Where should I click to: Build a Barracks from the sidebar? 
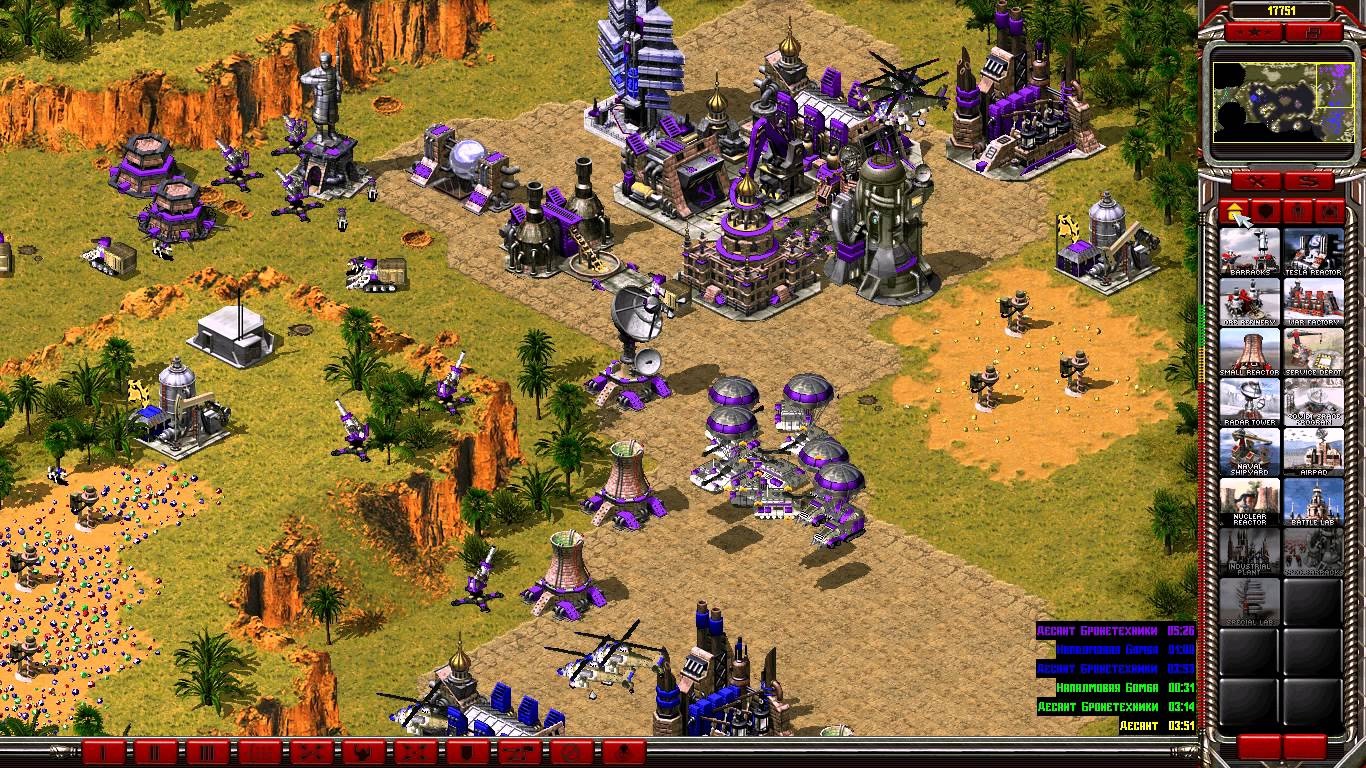point(1249,248)
